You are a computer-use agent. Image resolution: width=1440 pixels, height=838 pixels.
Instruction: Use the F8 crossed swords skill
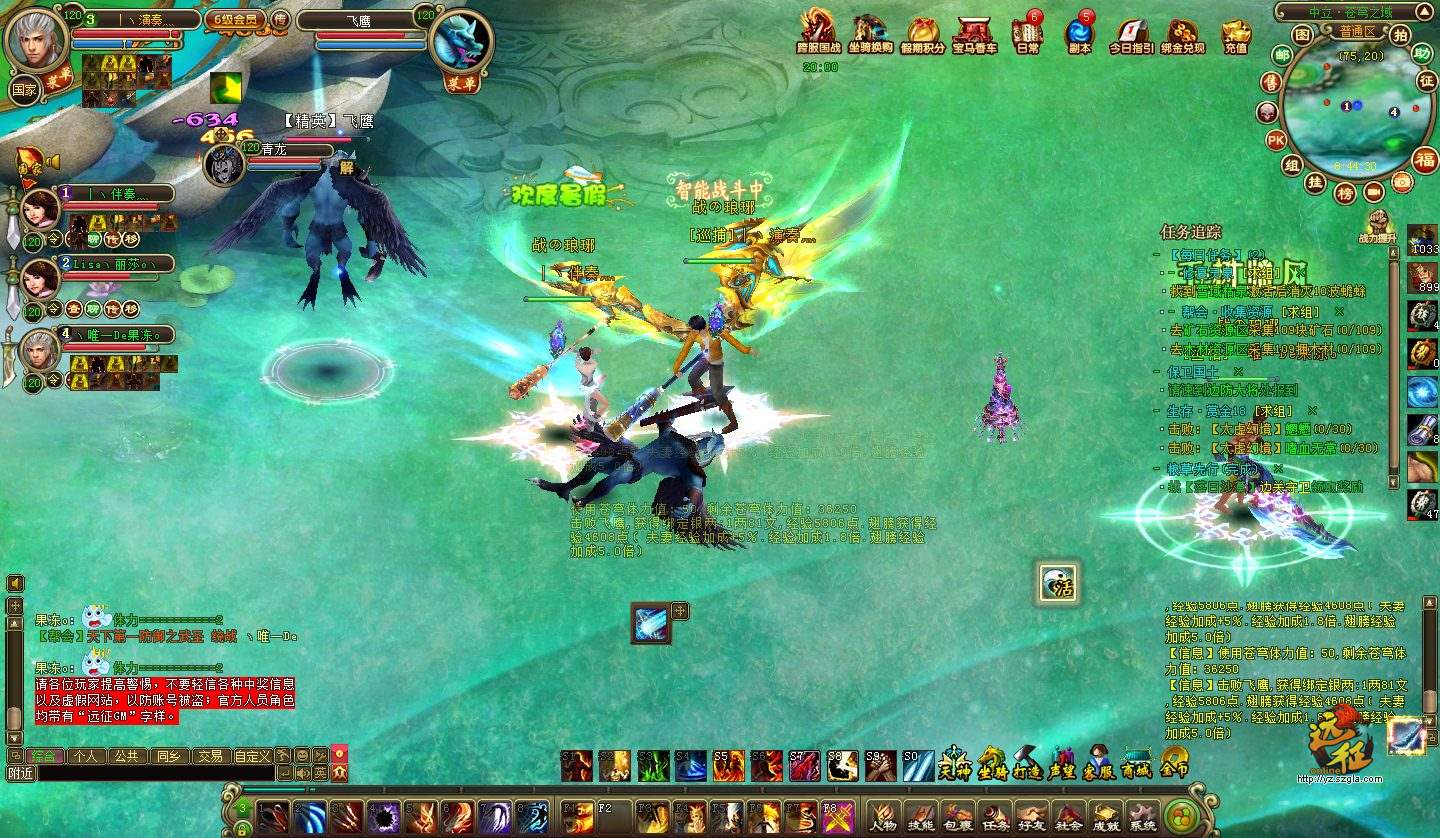tap(837, 817)
